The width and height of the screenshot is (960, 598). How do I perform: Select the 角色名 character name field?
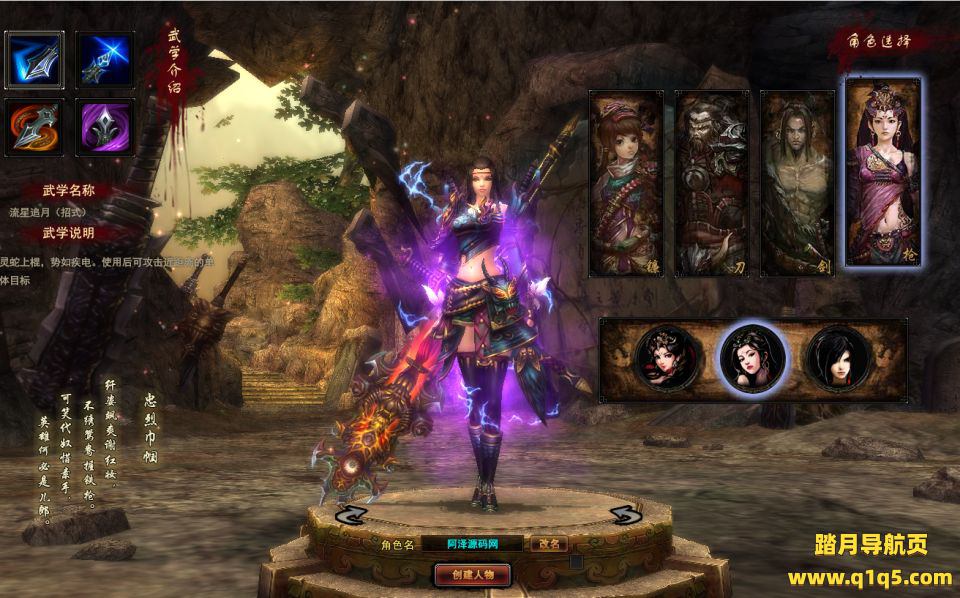pos(473,544)
